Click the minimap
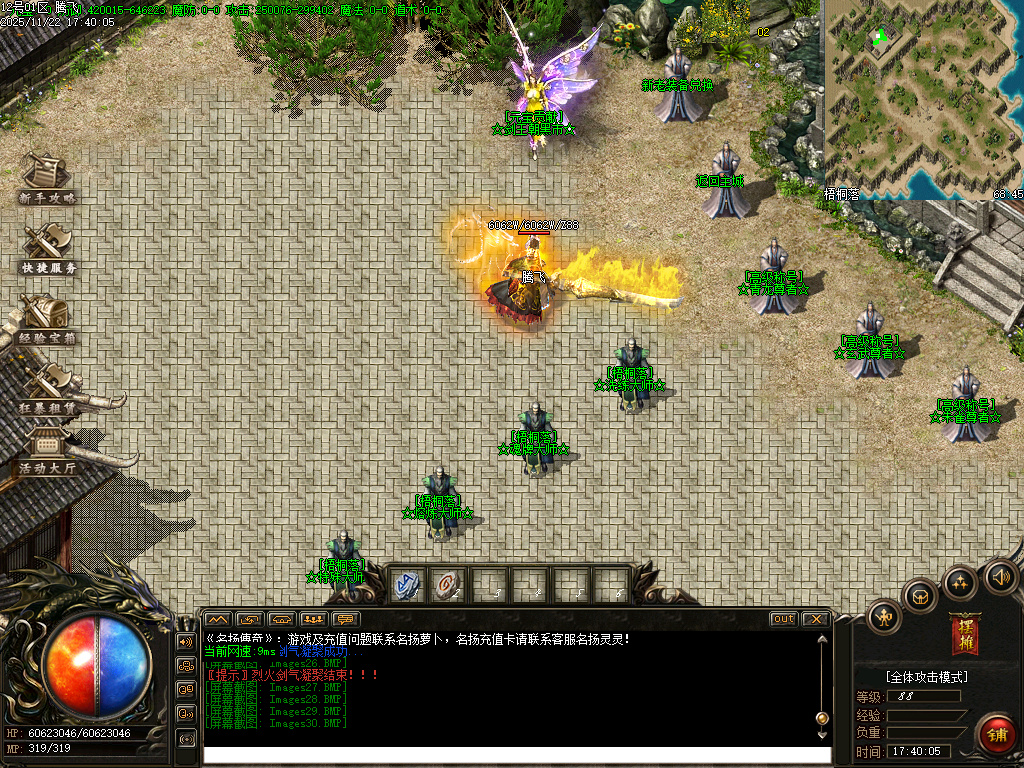 tap(922, 98)
